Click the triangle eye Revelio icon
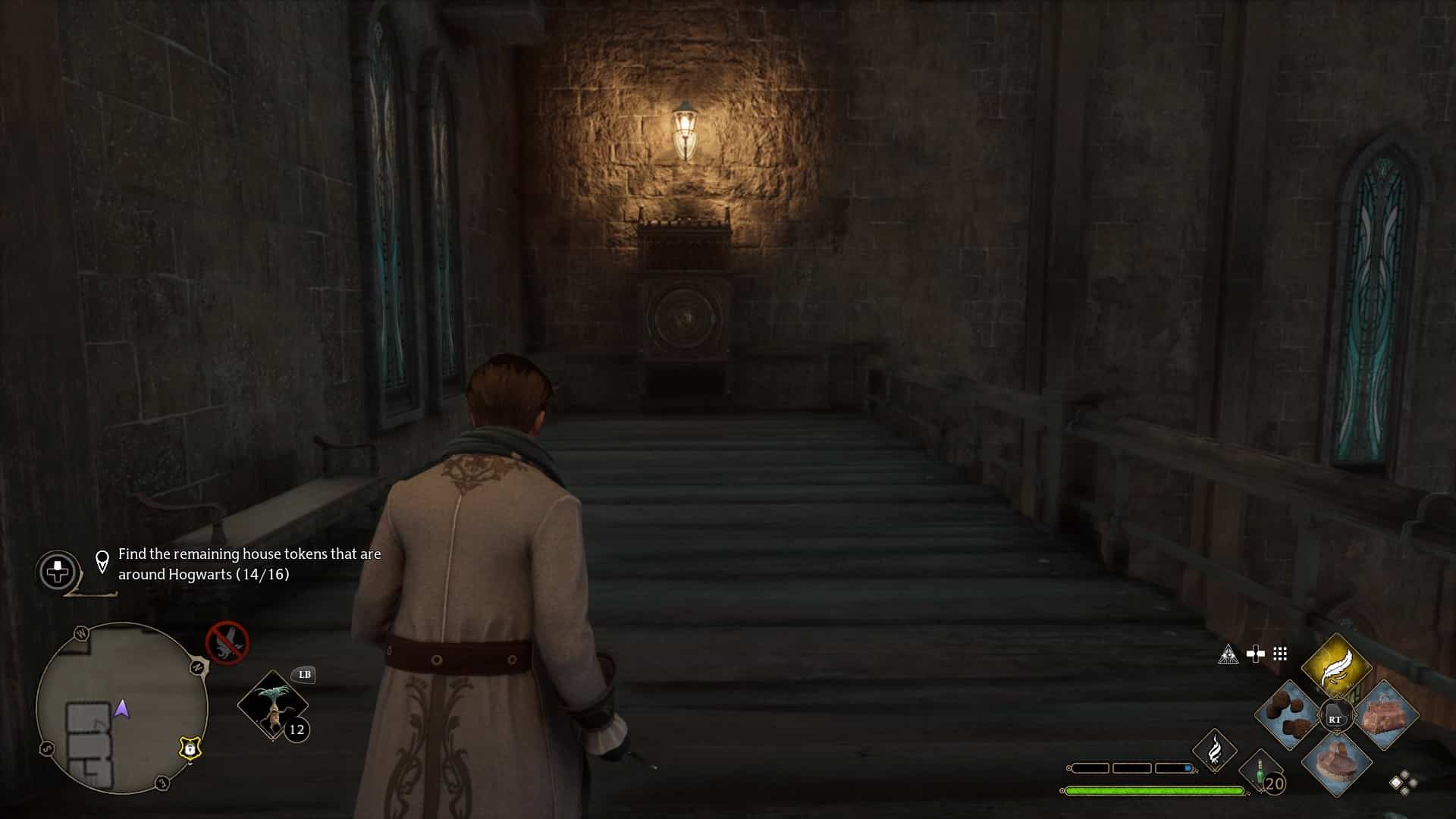 pos(1228,654)
